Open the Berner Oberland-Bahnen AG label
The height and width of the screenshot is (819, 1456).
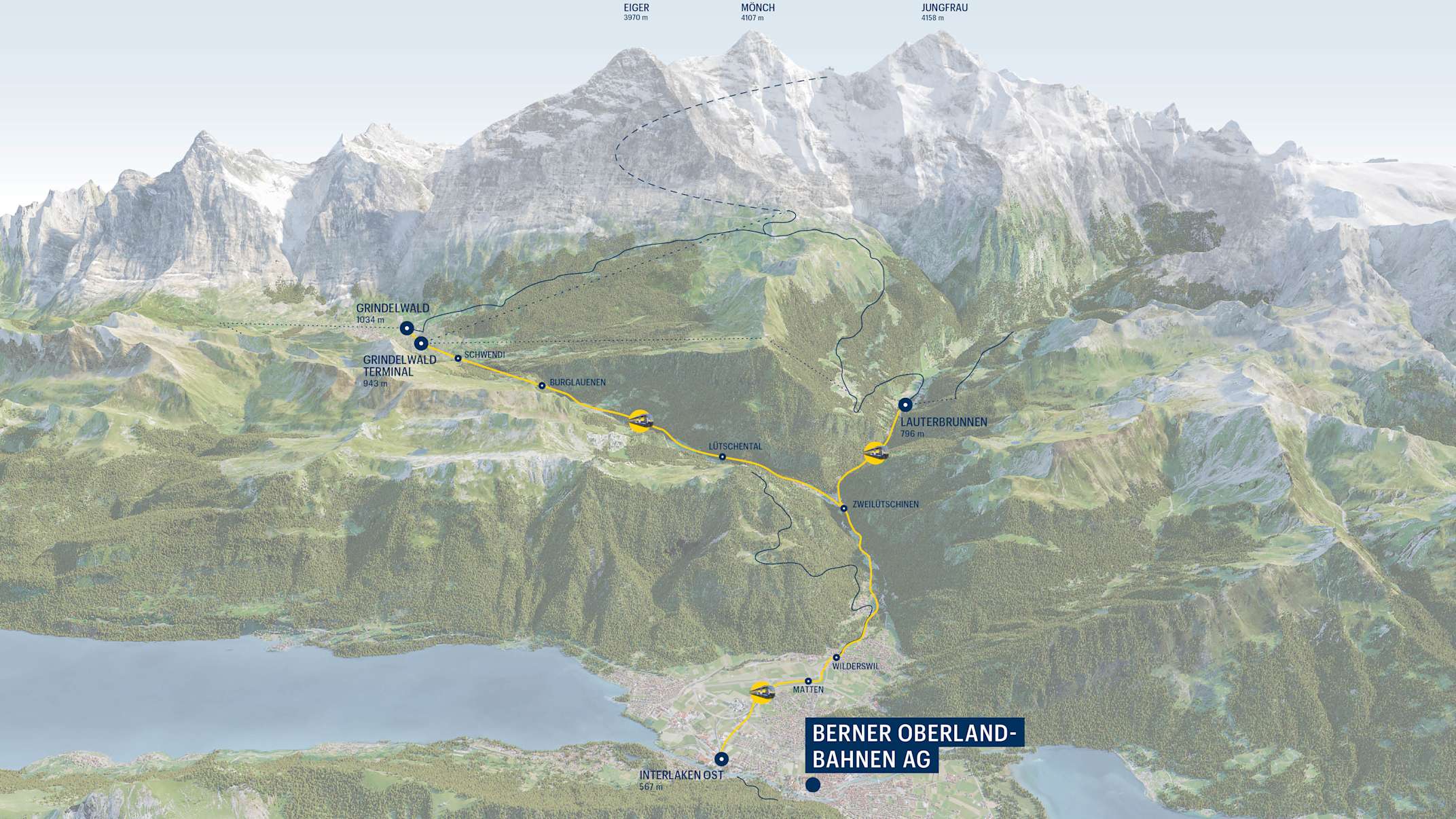coord(913,746)
